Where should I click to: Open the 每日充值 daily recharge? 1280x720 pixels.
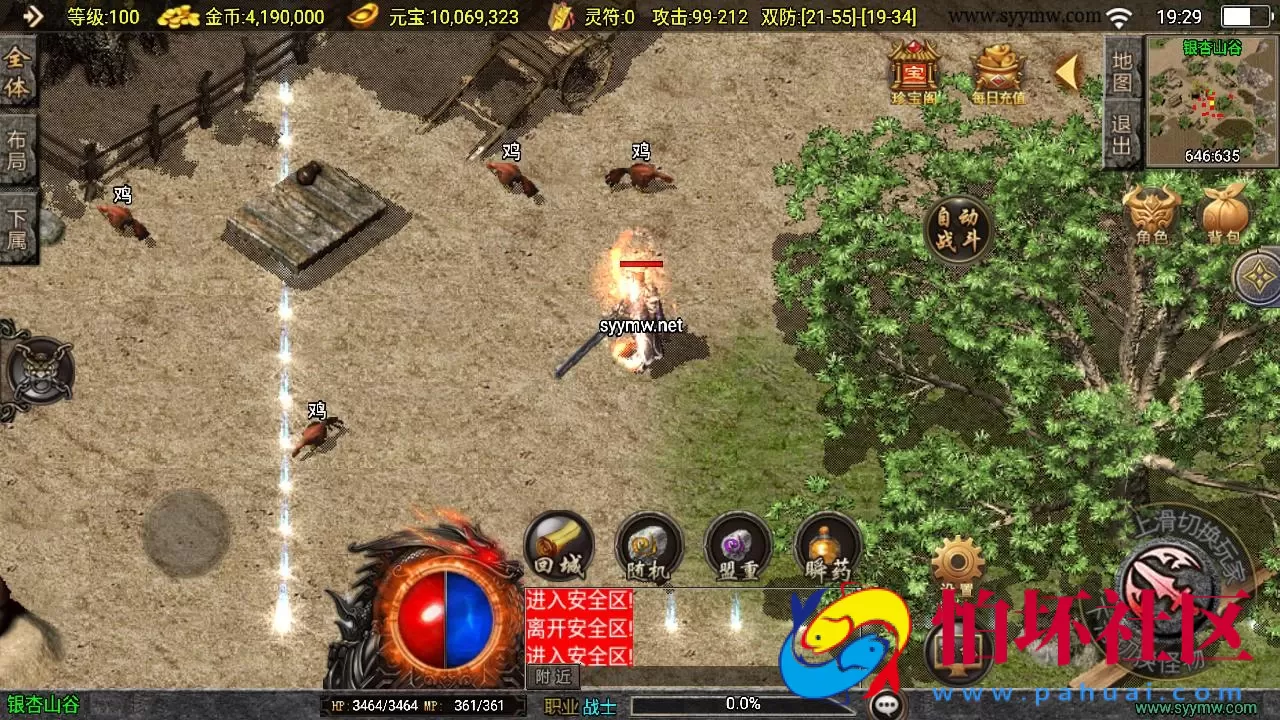[x=998, y=71]
